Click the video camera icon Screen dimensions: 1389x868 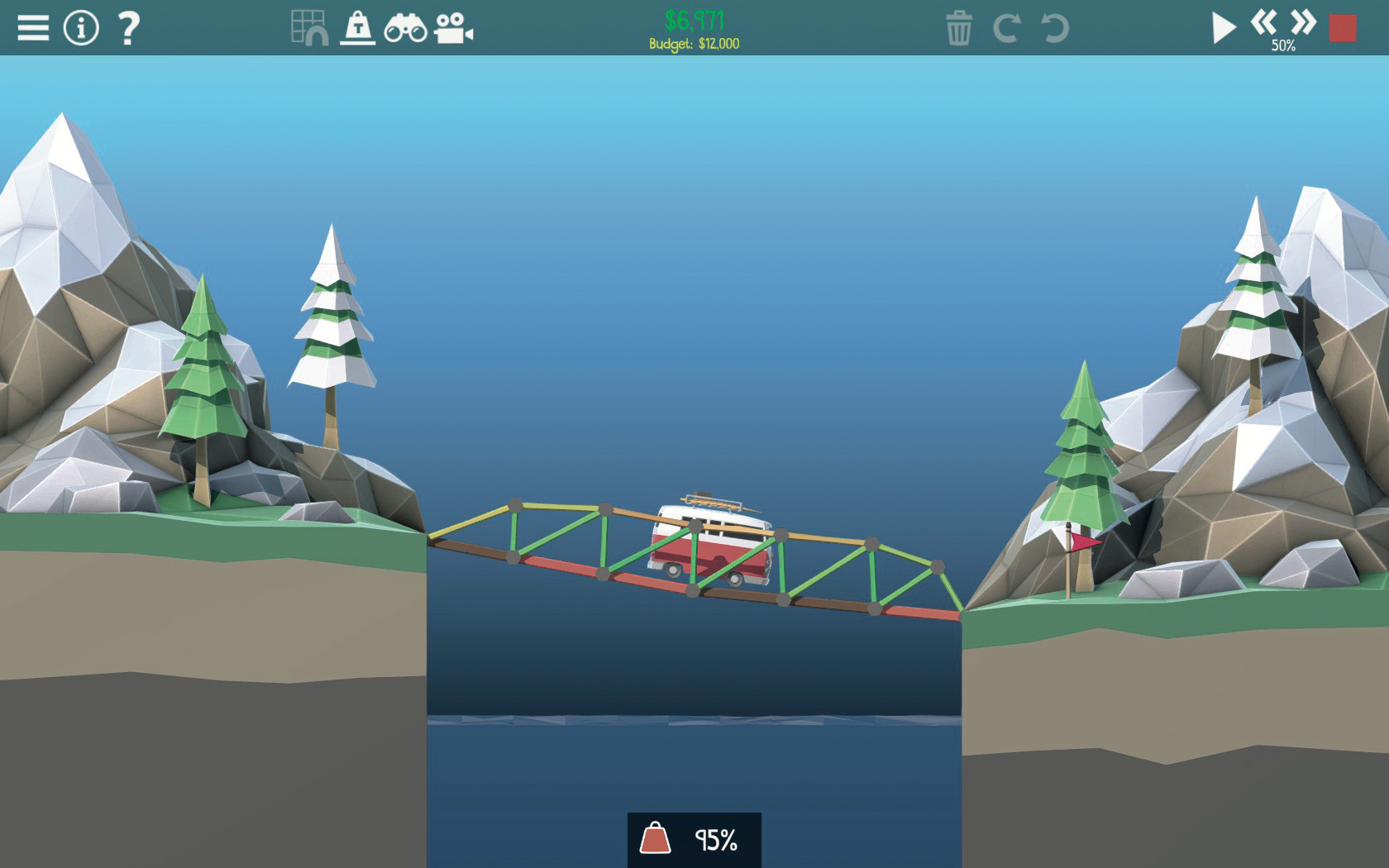click(x=454, y=28)
